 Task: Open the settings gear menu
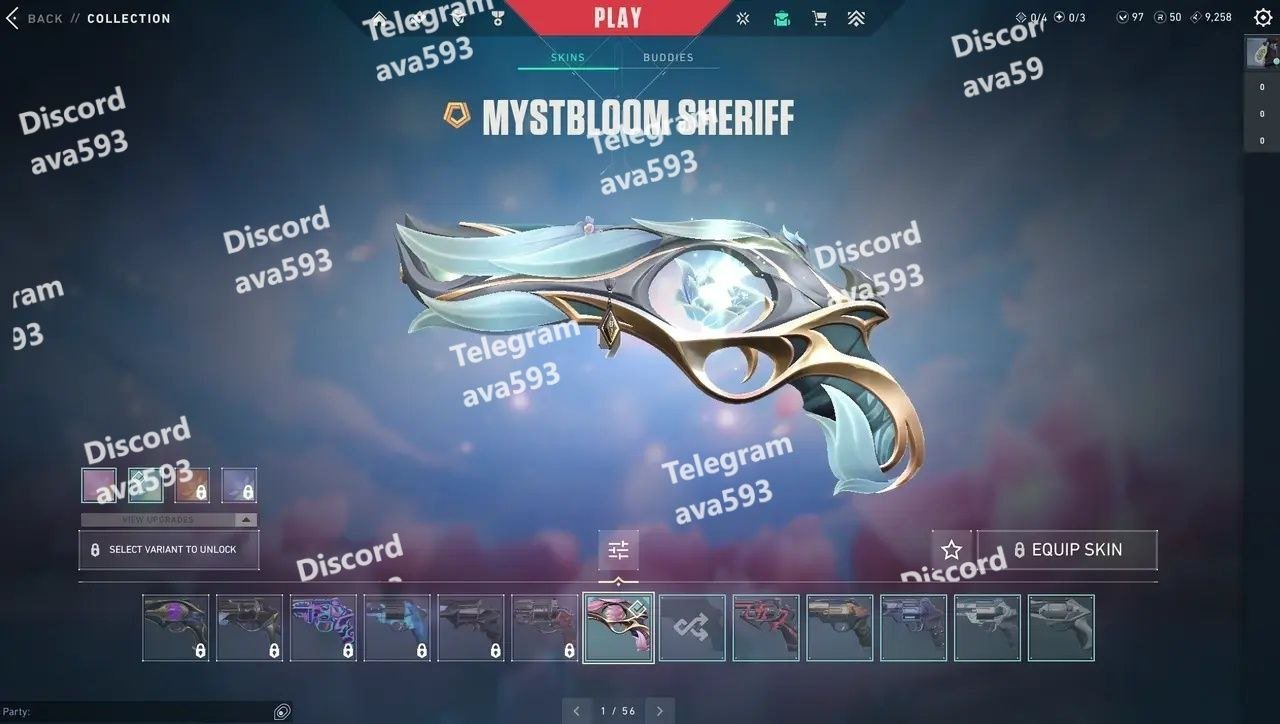click(1262, 18)
